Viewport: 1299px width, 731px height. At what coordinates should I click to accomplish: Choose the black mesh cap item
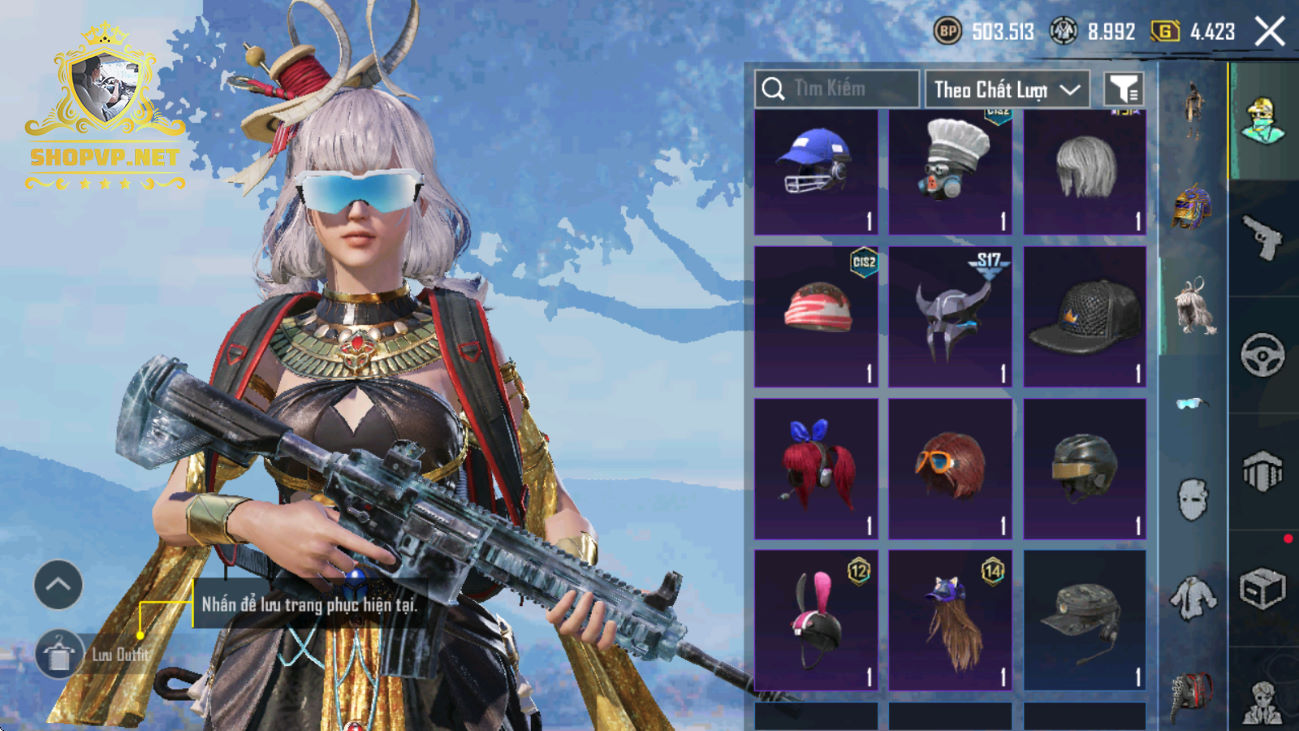tap(1085, 317)
